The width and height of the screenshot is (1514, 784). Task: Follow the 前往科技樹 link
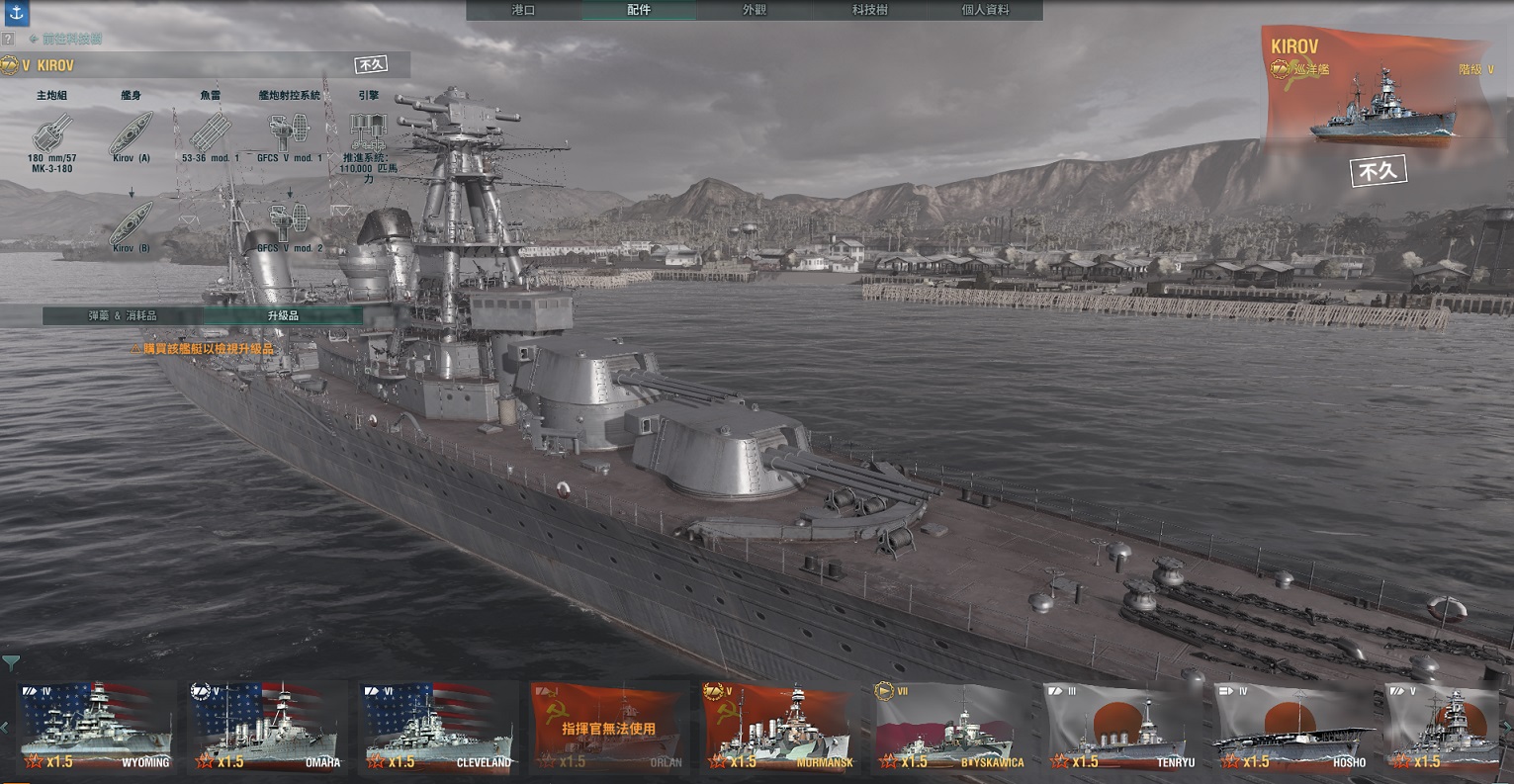coord(65,39)
